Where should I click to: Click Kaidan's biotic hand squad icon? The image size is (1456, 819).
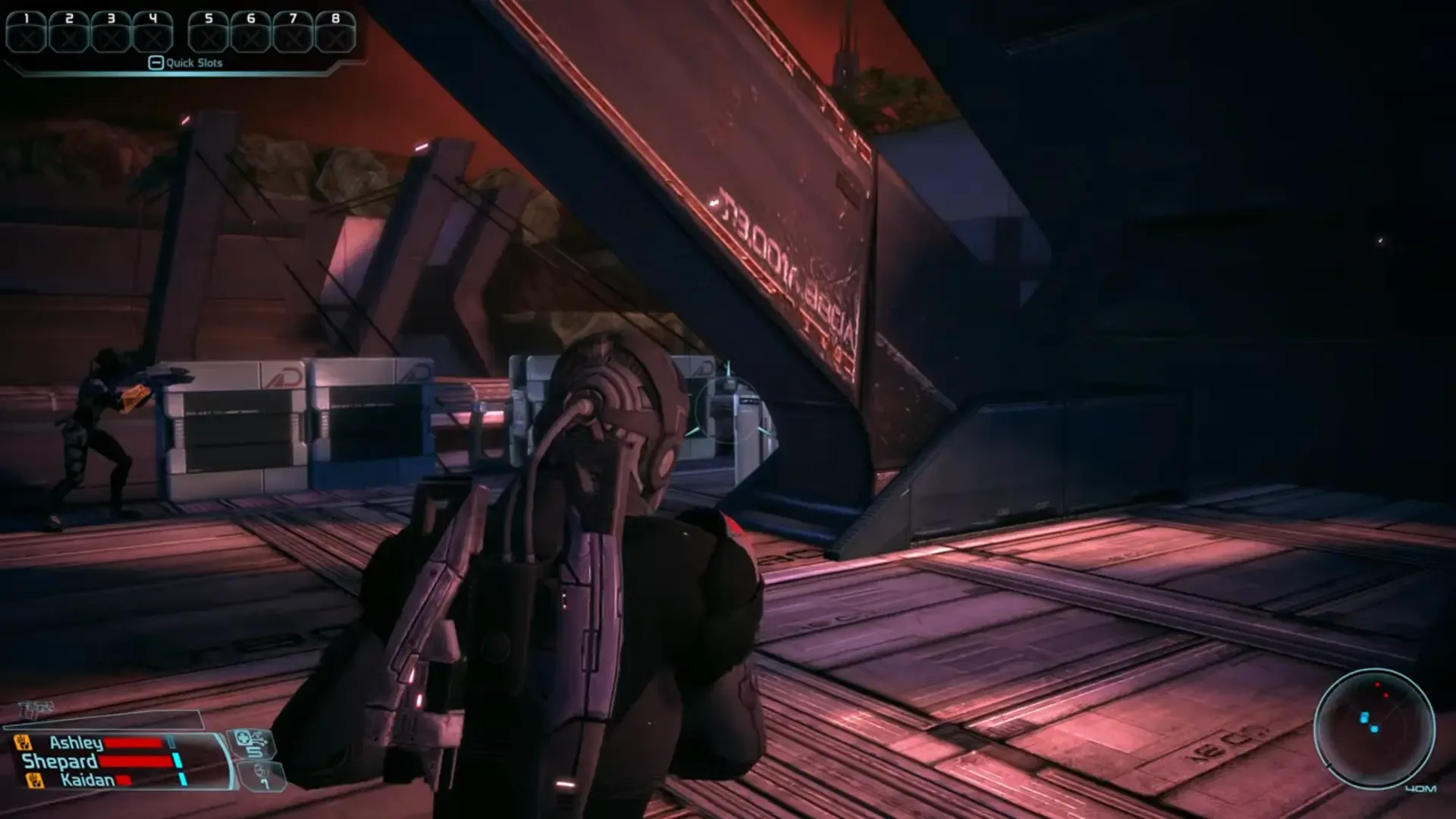pos(33,780)
